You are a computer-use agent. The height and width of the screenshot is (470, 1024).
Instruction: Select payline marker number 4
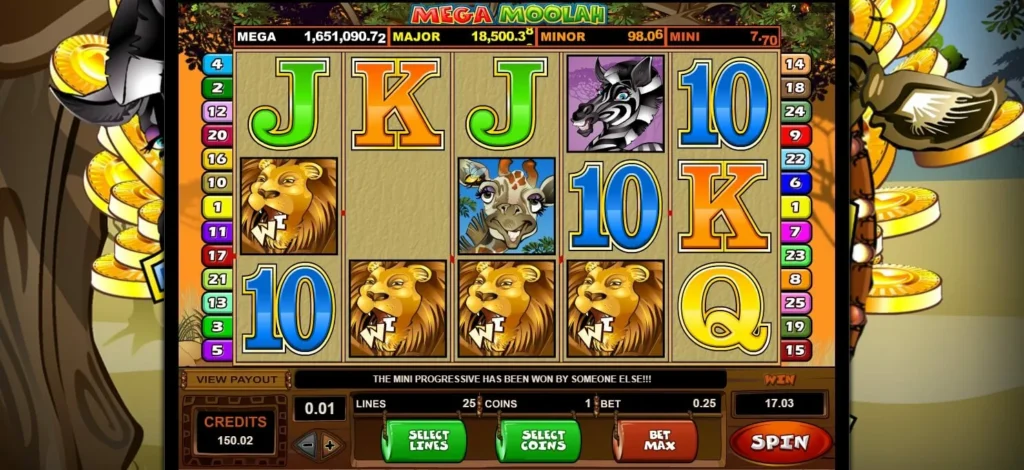point(217,64)
